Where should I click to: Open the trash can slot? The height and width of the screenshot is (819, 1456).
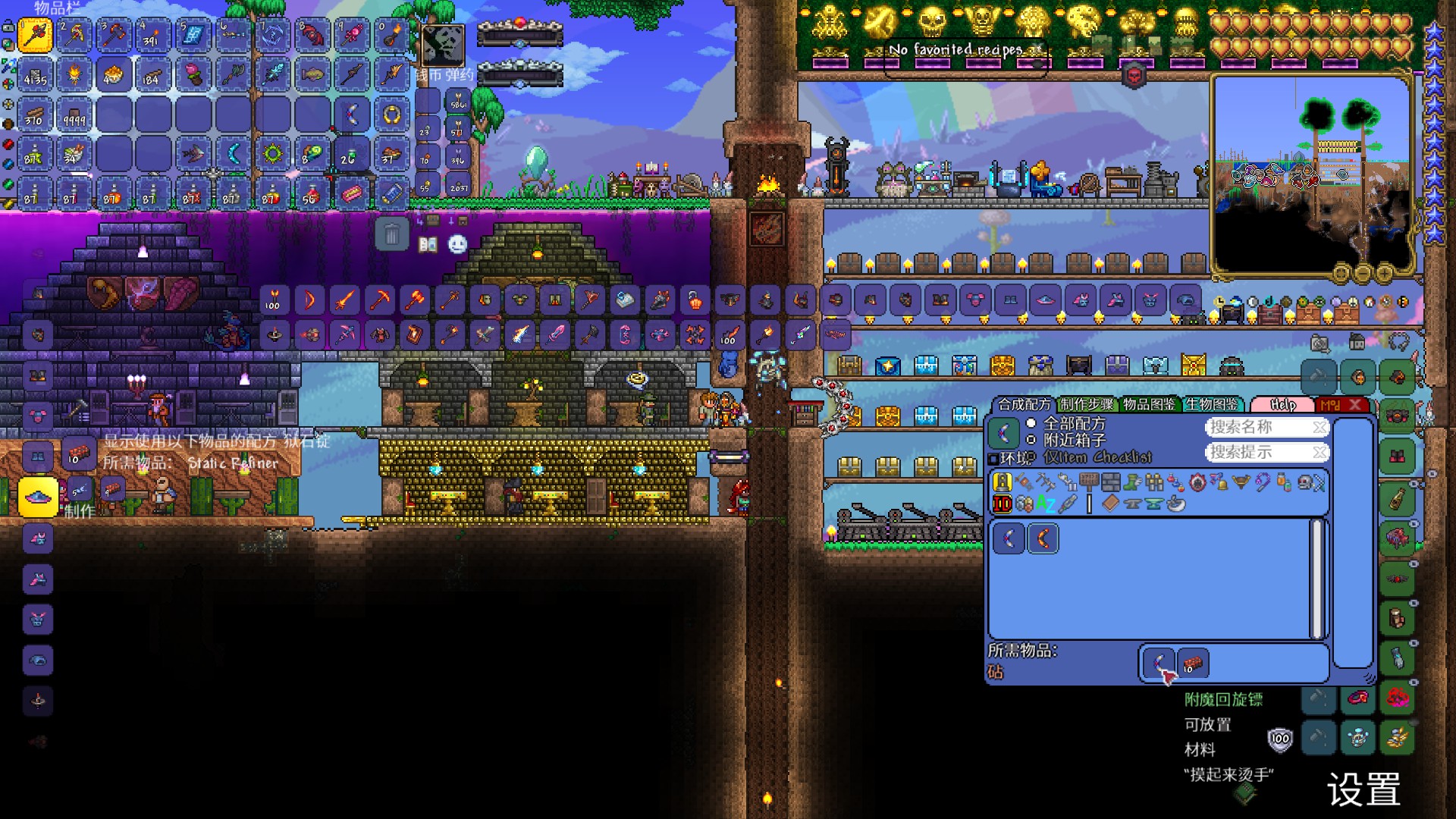coord(392,234)
